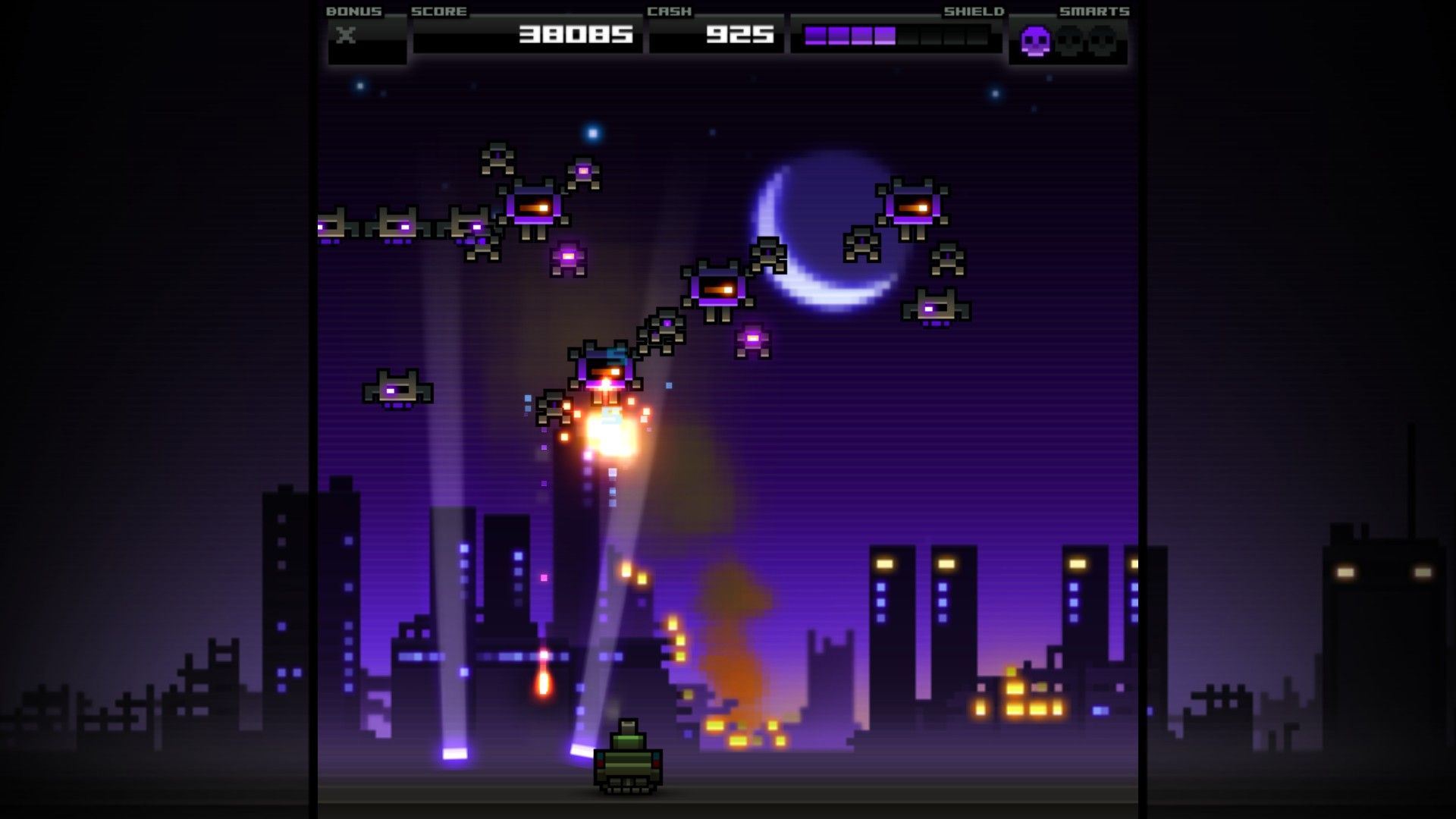Click the SHIELD label above the bar
The image size is (1456, 819).
(x=974, y=11)
